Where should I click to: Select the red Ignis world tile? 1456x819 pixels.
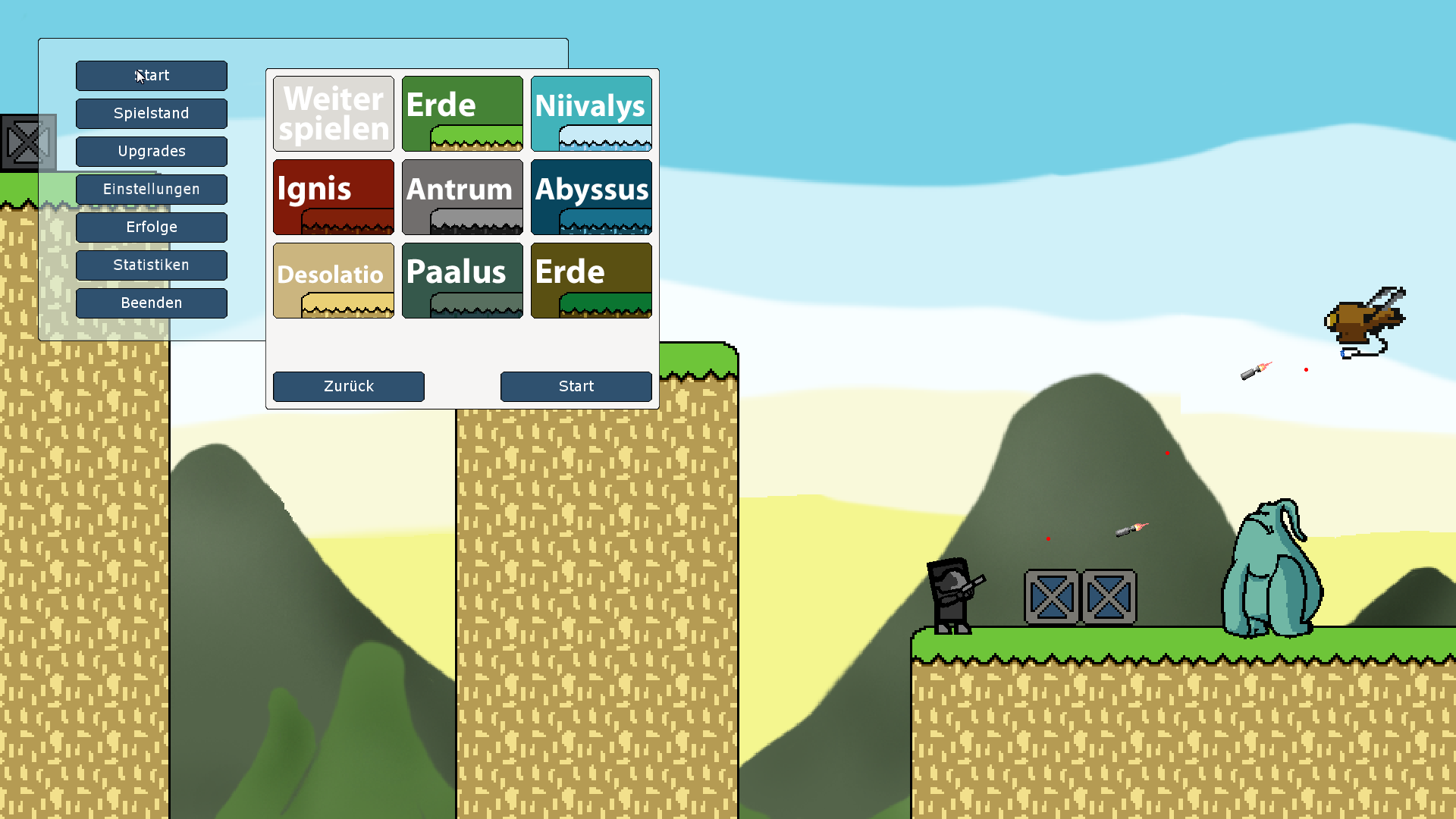pyautogui.click(x=334, y=197)
